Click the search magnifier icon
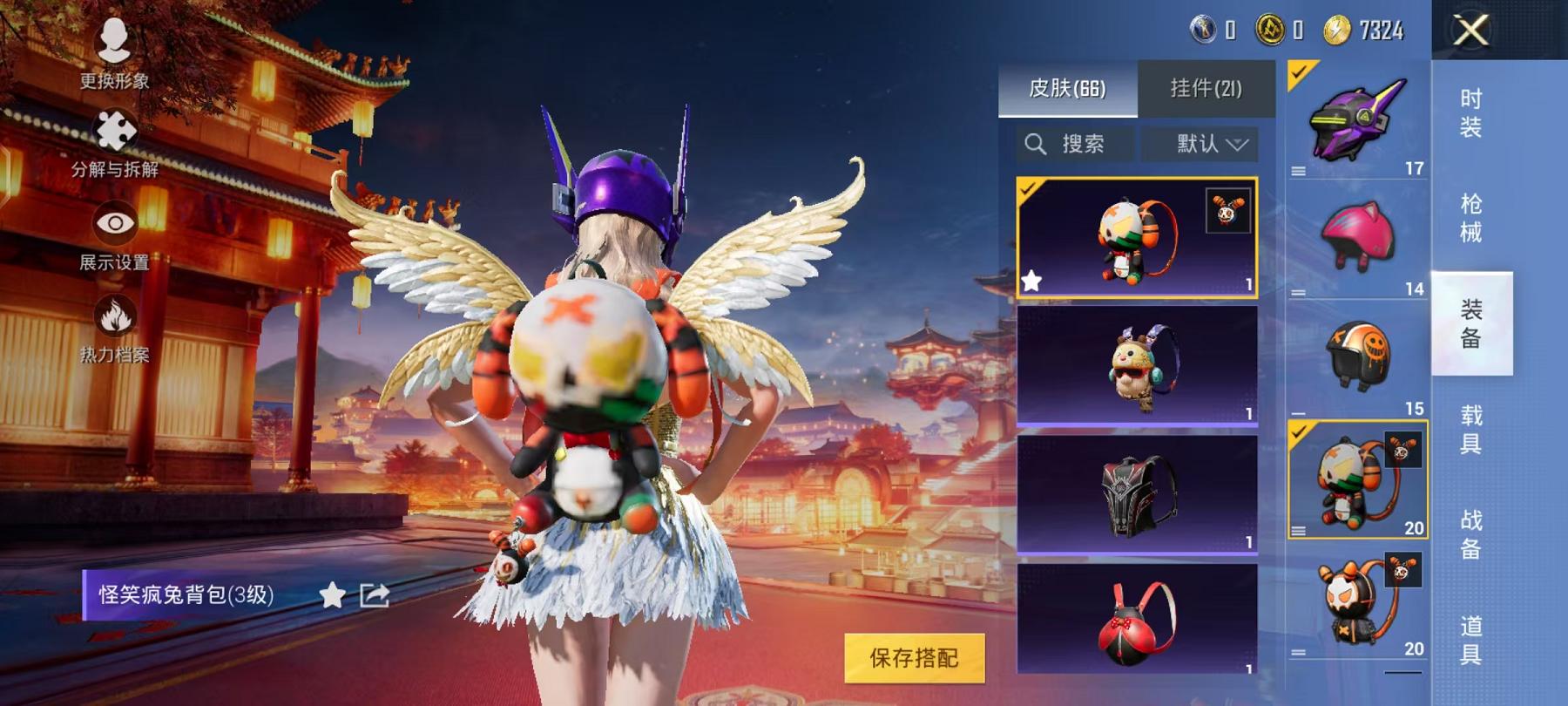 [x=1037, y=145]
